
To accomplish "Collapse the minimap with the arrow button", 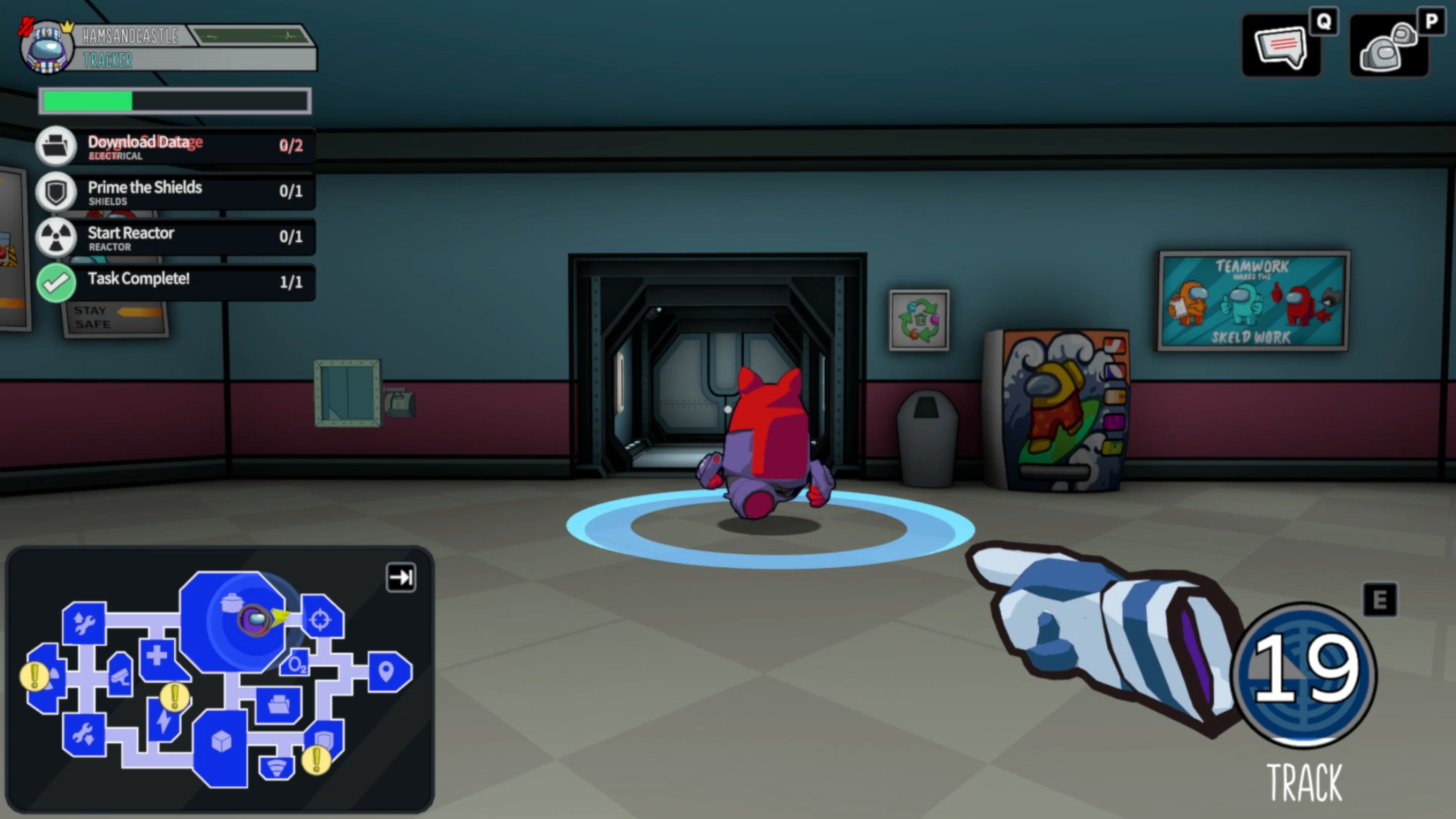I will coord(401,577).
